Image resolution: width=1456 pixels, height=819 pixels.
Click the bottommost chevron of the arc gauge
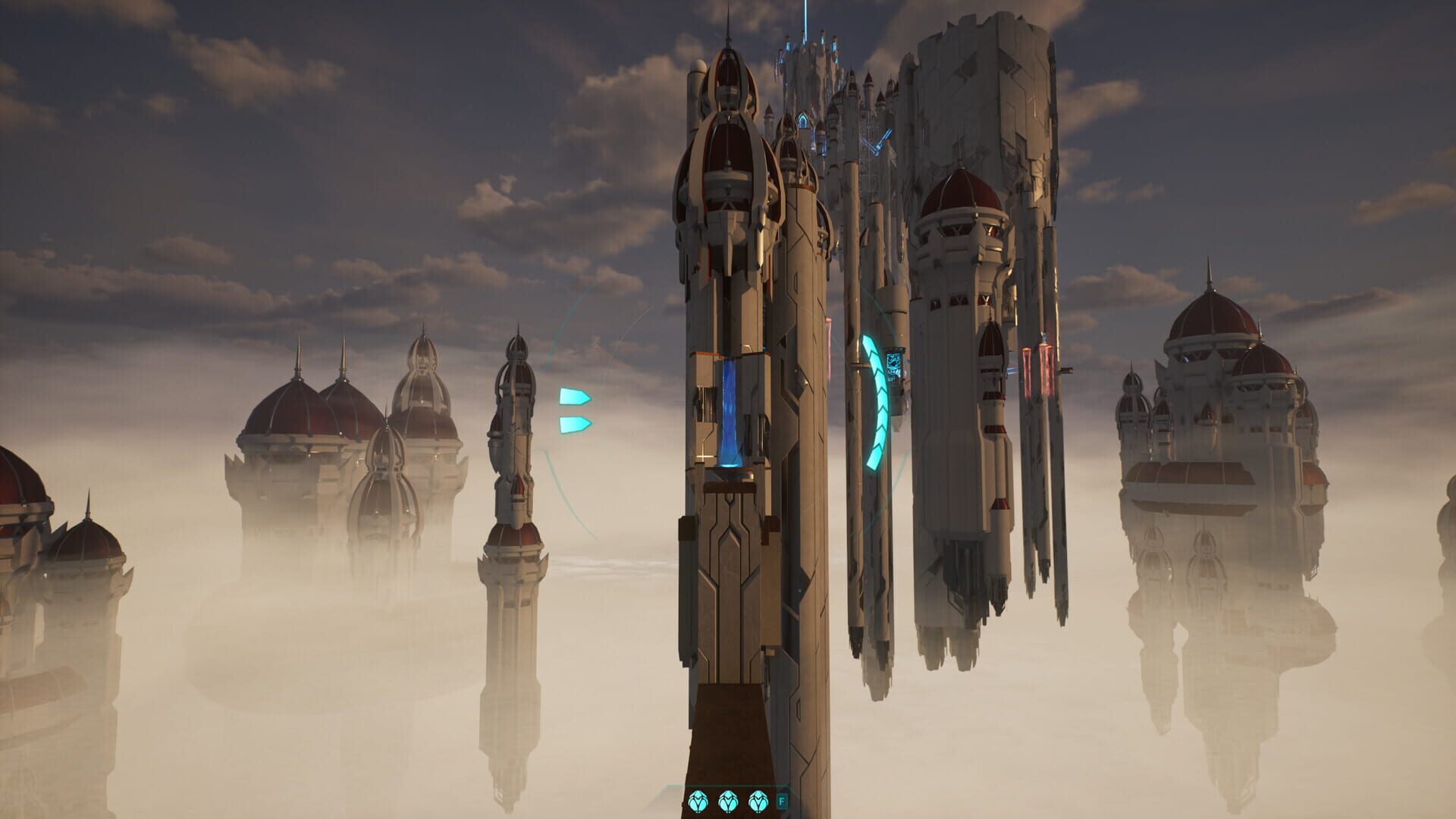(874, 459)
